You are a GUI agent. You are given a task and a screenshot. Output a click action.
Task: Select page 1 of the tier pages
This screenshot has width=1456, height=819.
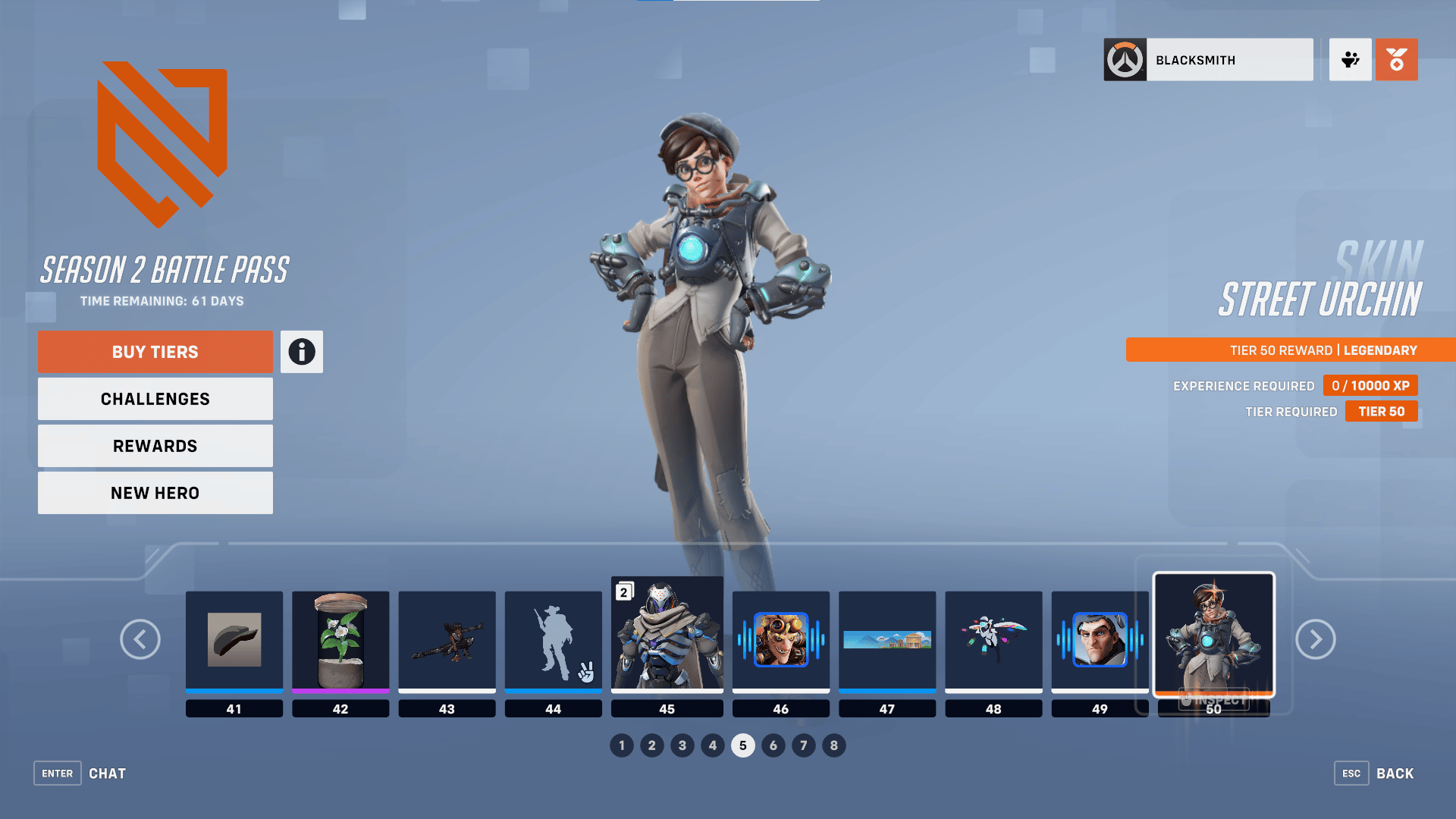[622, 745]
